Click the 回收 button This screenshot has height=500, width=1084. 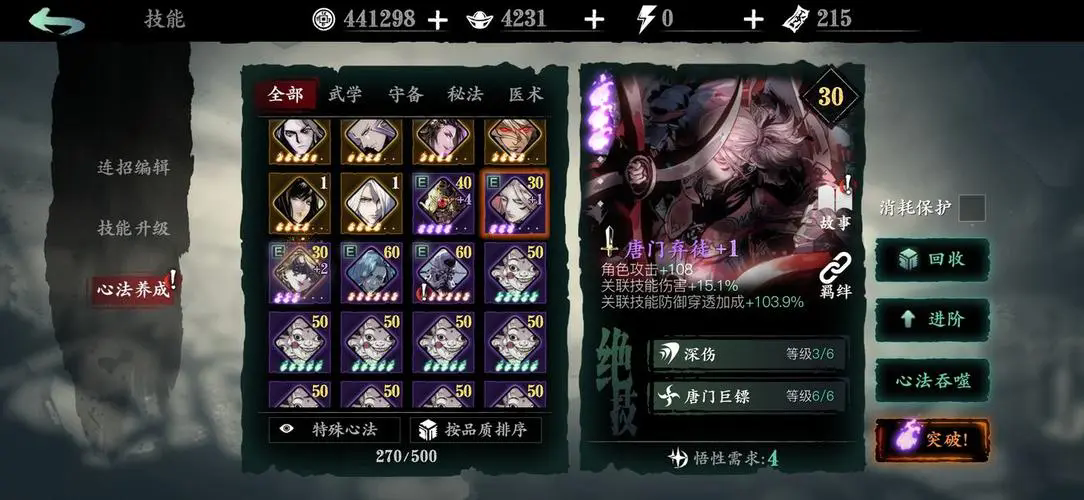coord(932,259)
